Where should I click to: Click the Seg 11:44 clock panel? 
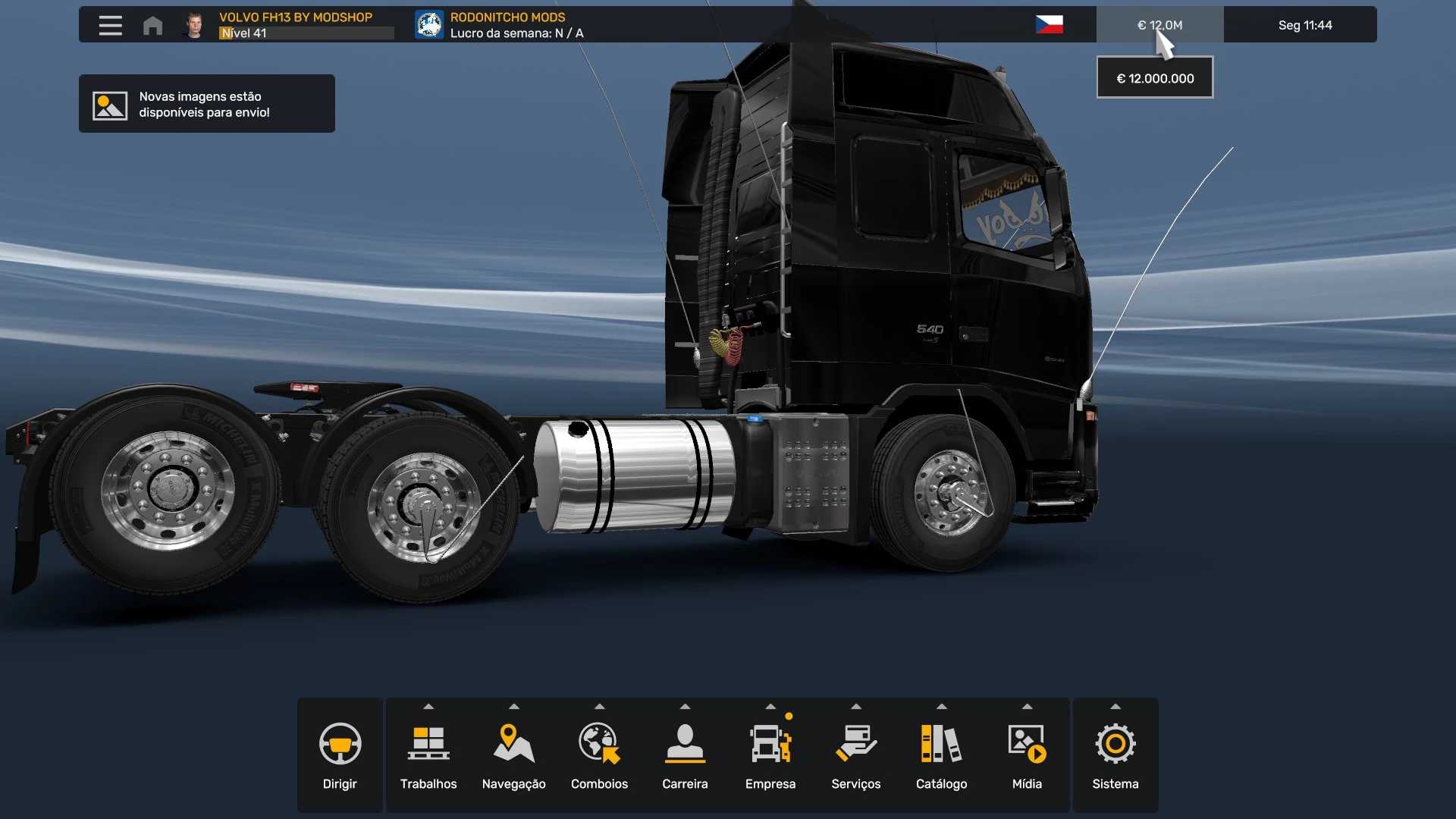pyautogui.click(x=1304, y=25)
